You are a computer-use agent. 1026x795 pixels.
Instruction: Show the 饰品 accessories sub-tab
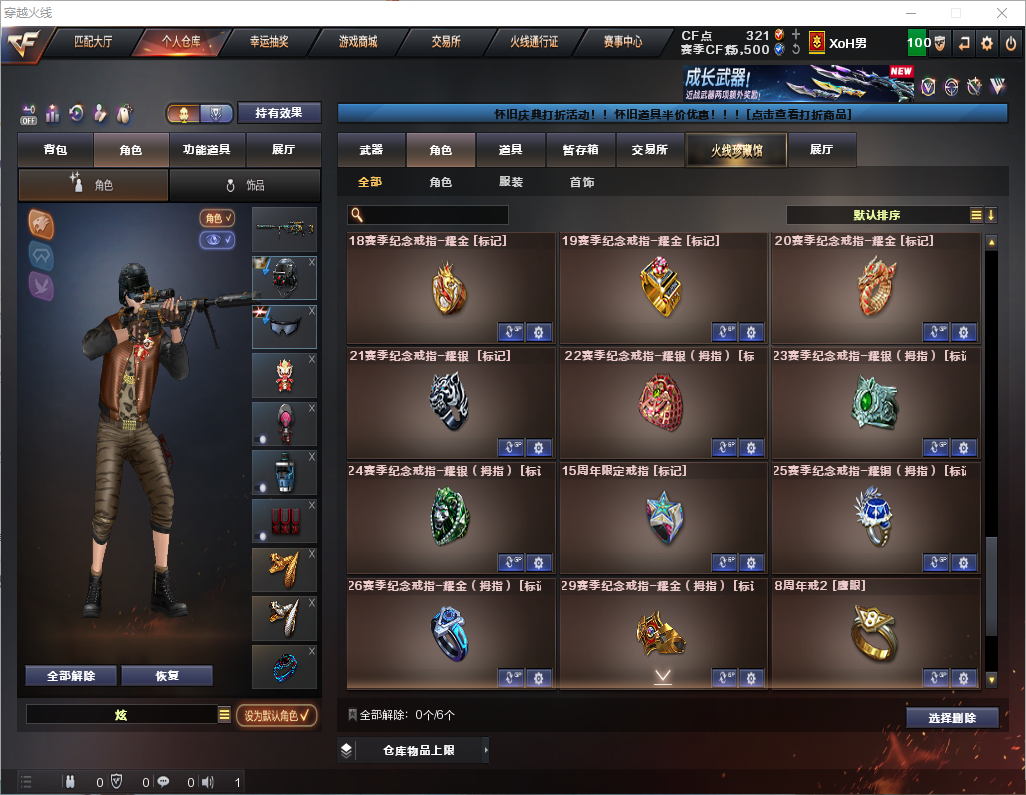coord(245,185)
